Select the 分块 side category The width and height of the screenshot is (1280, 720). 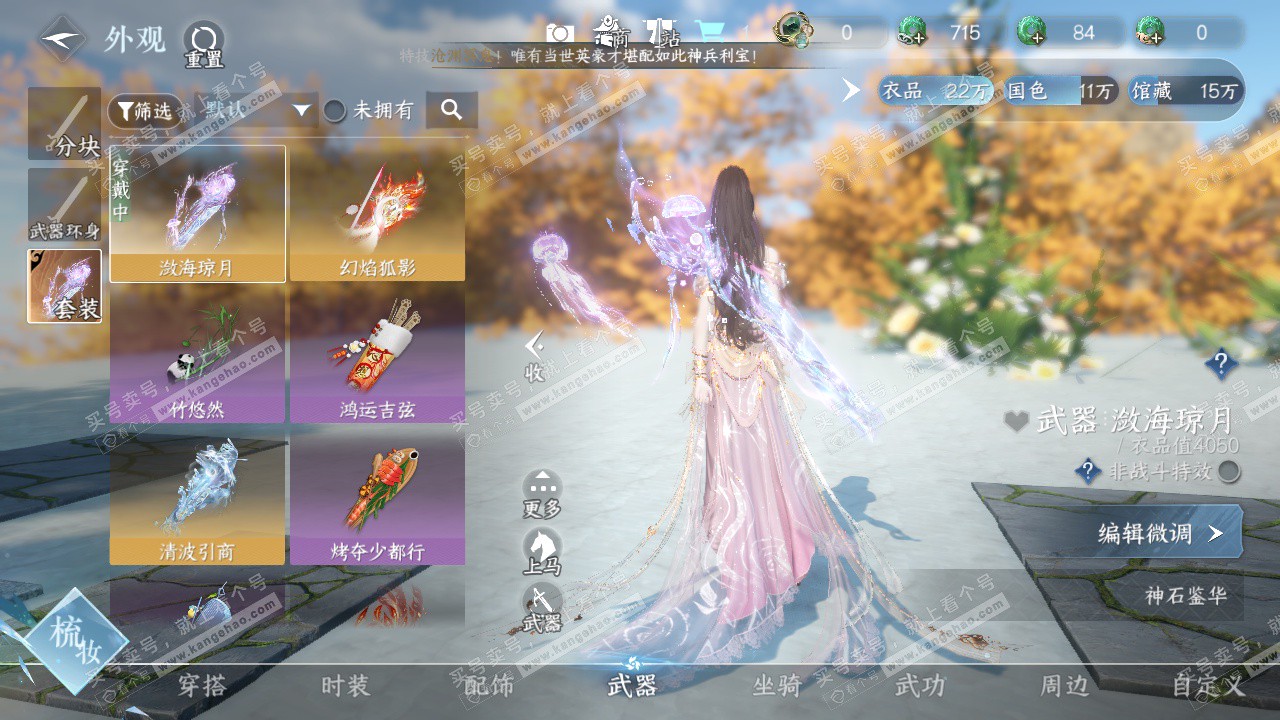(x=65, y=124)
